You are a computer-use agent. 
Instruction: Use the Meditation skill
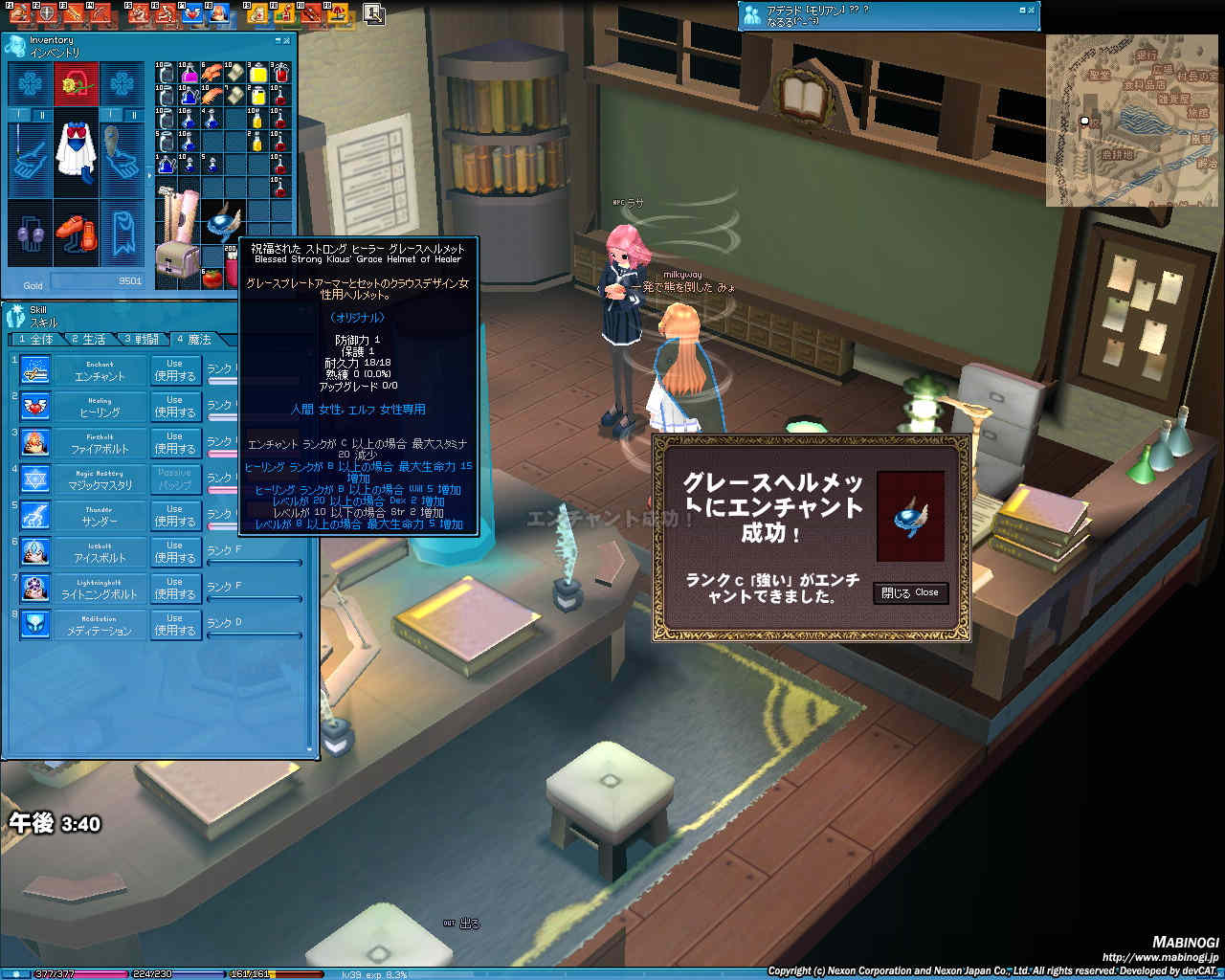click(174, 625)
